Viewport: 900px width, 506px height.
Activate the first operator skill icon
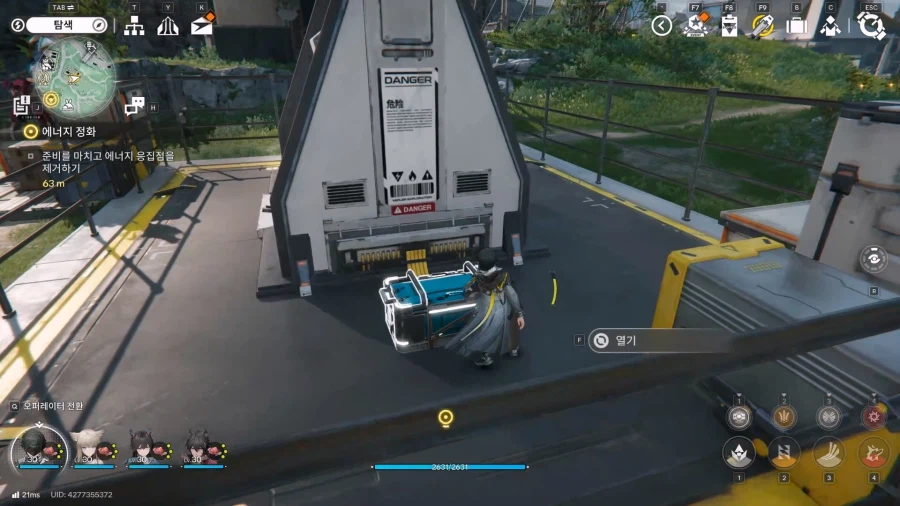(738, 453)
